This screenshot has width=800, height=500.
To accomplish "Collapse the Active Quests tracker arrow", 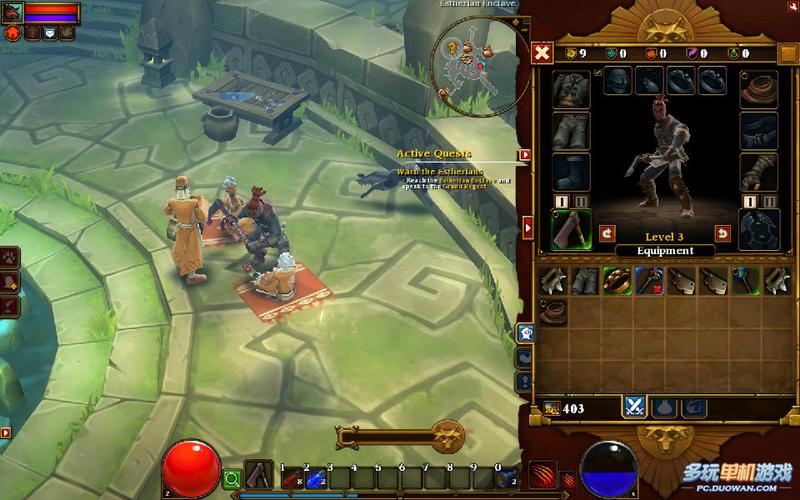I will pos(524,155).
